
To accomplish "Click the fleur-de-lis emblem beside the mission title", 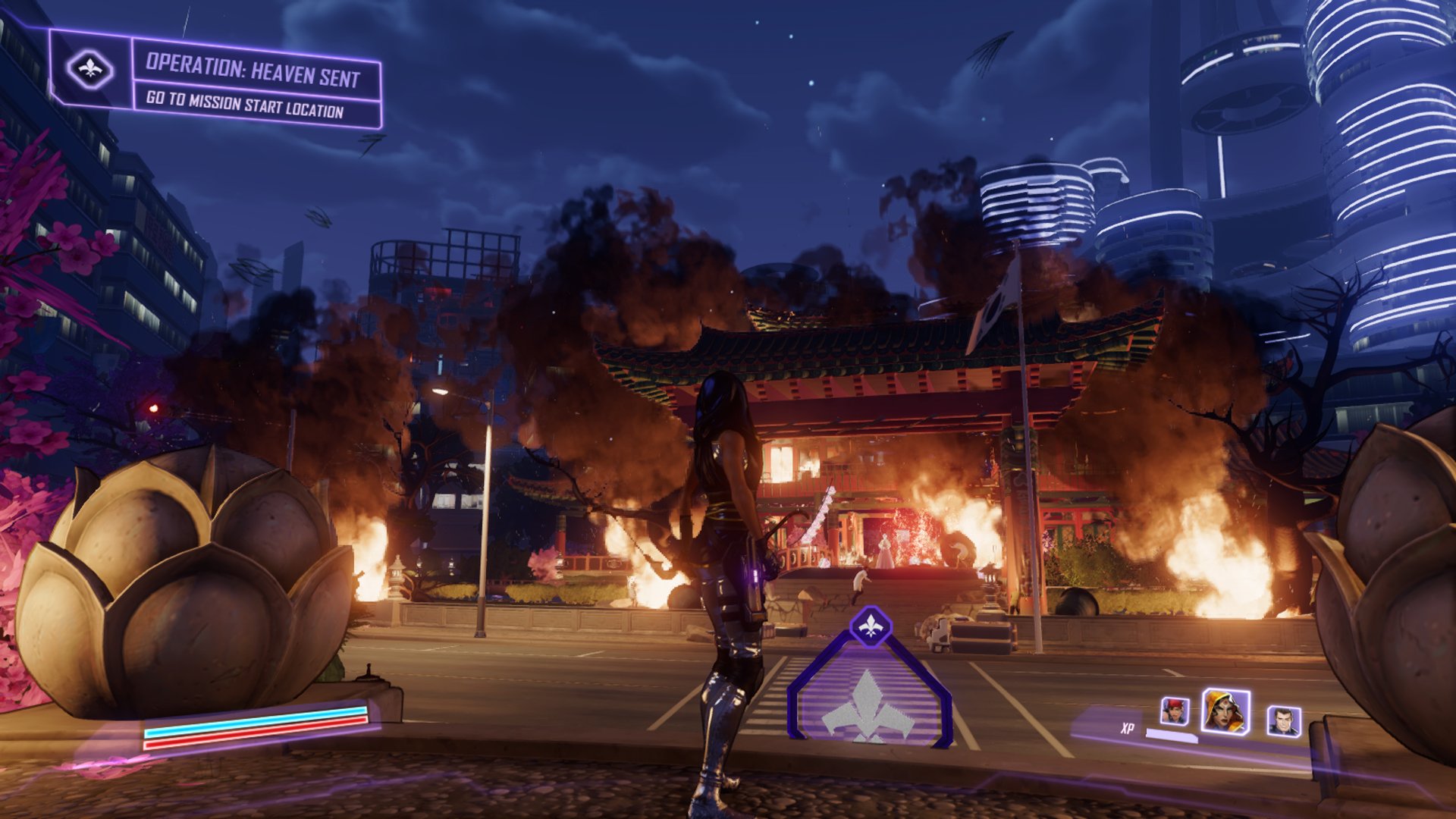I will pyautogui.click(x=89, y=70).
